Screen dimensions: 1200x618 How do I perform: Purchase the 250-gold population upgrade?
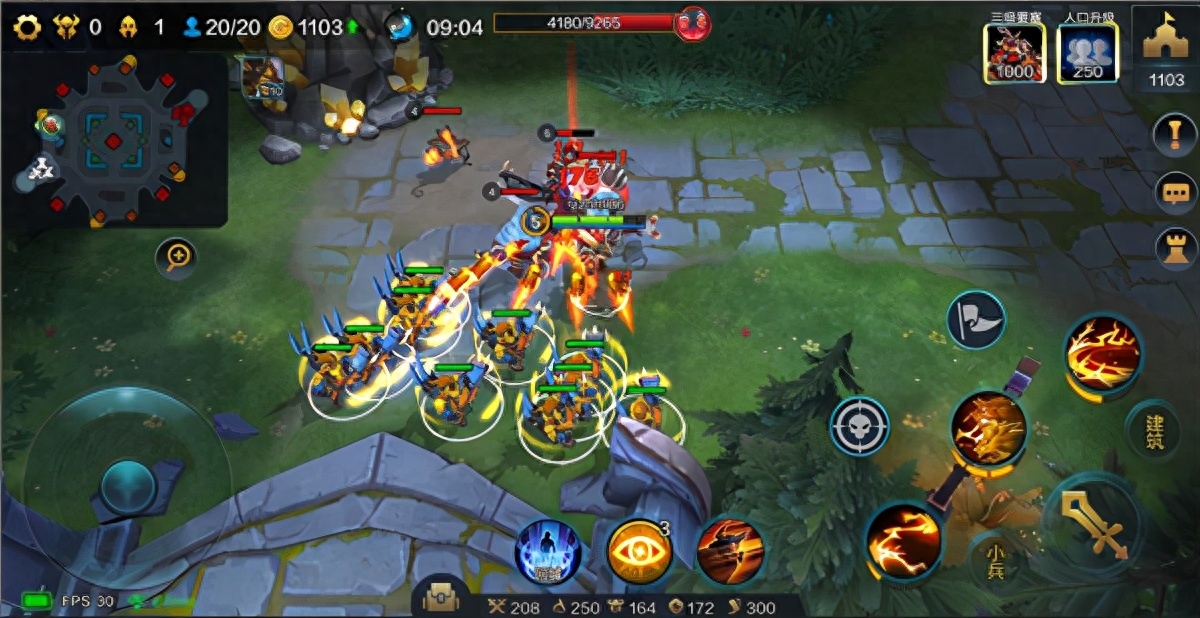[1087, 53]
